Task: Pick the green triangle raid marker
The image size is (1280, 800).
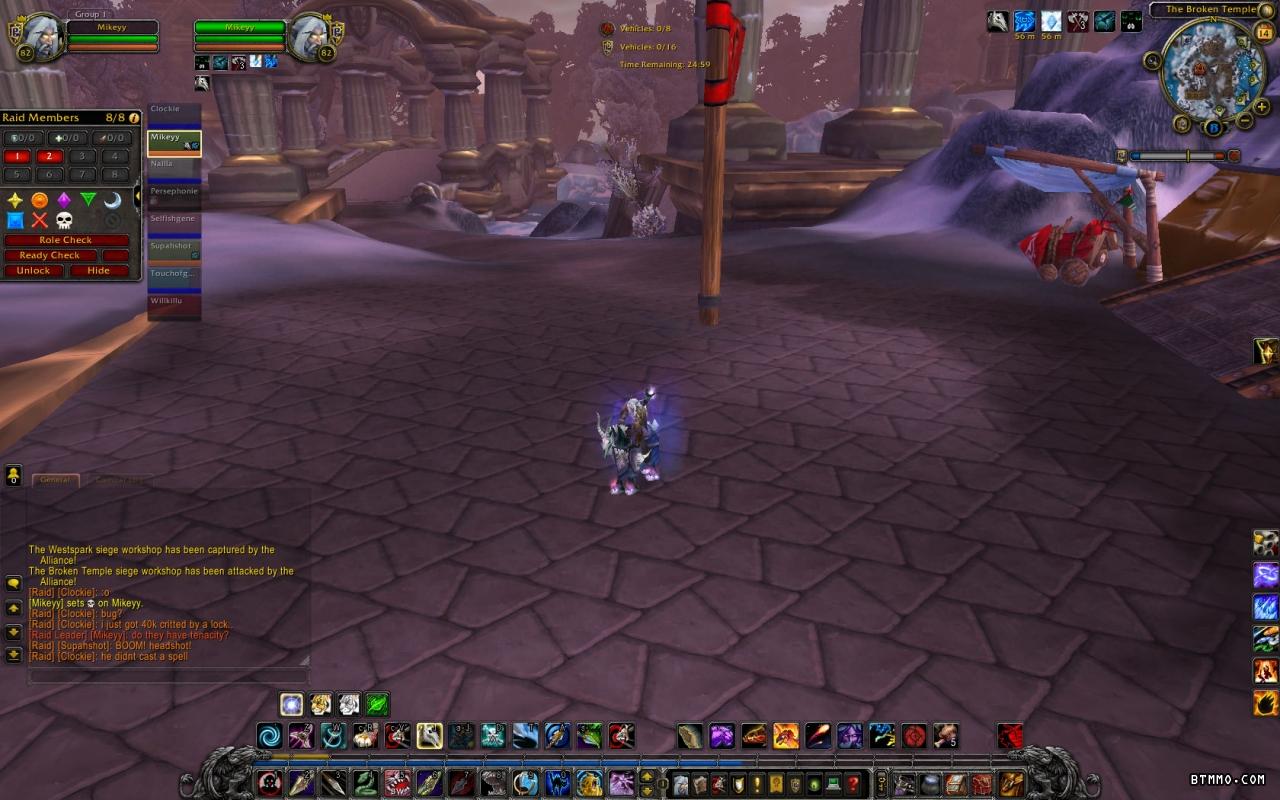Action: [88, 199]
